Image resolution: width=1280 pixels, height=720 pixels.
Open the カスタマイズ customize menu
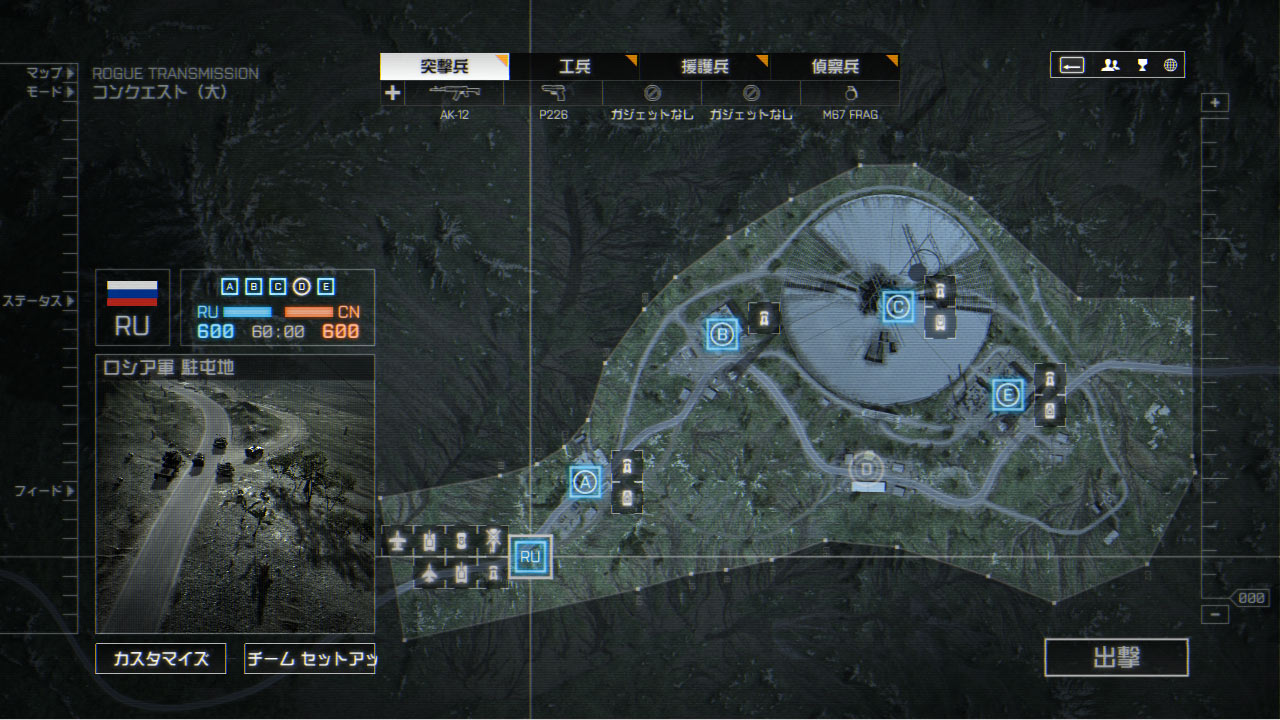[x=161, y=658]
